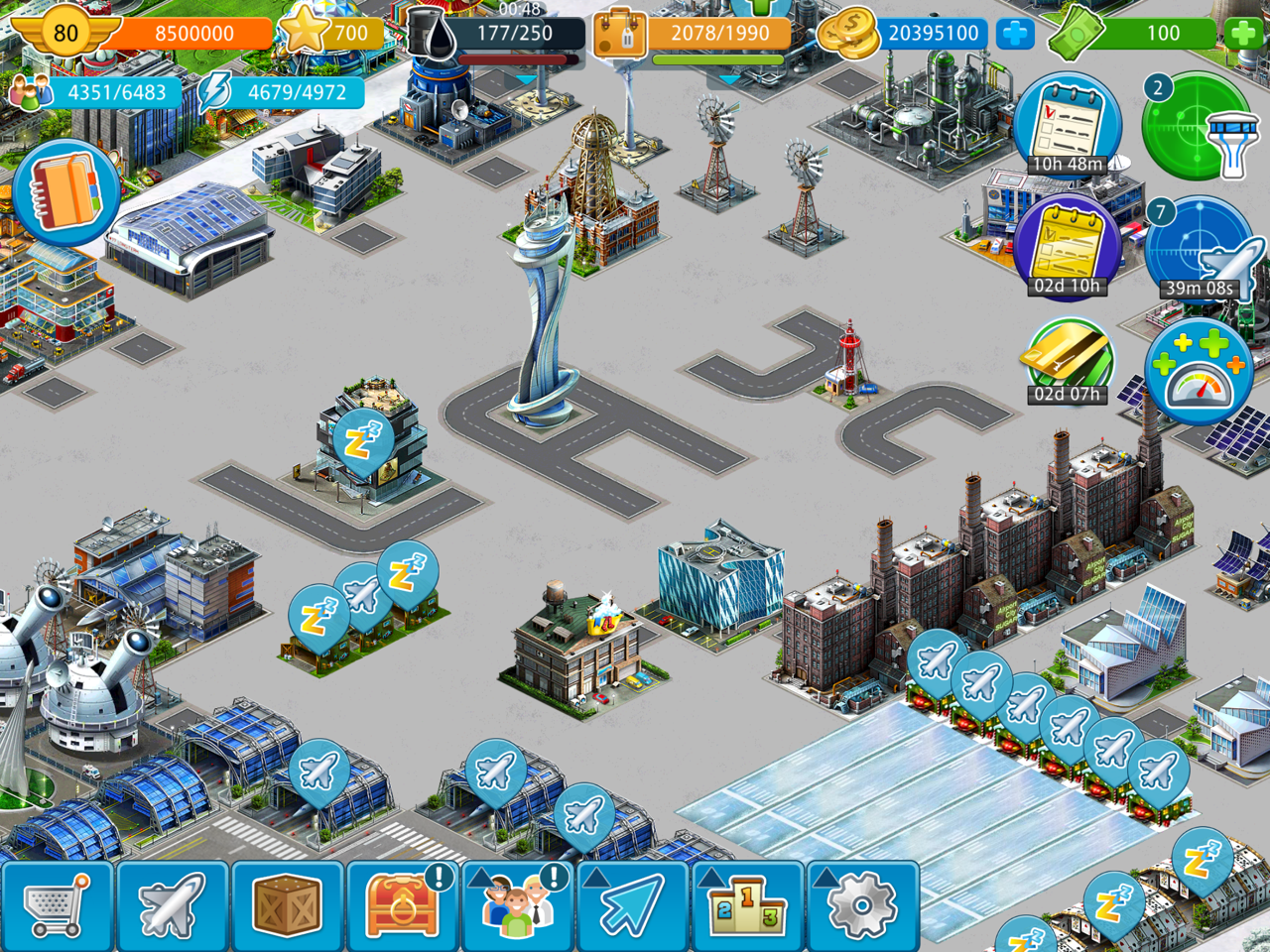Open the yellow notepad task showing 02d 10h

pyautogui.click(x=1068, y=248)
